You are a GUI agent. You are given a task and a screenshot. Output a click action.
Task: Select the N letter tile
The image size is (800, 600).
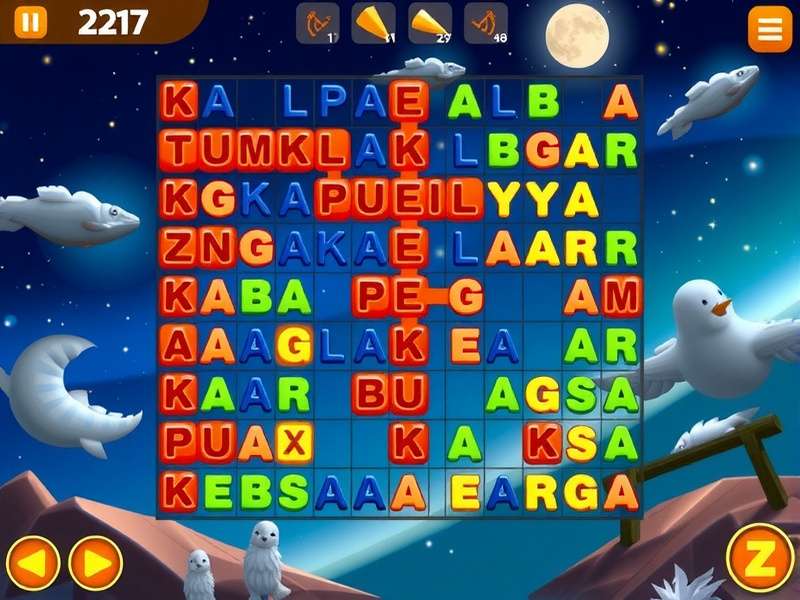tap(217, 247)
